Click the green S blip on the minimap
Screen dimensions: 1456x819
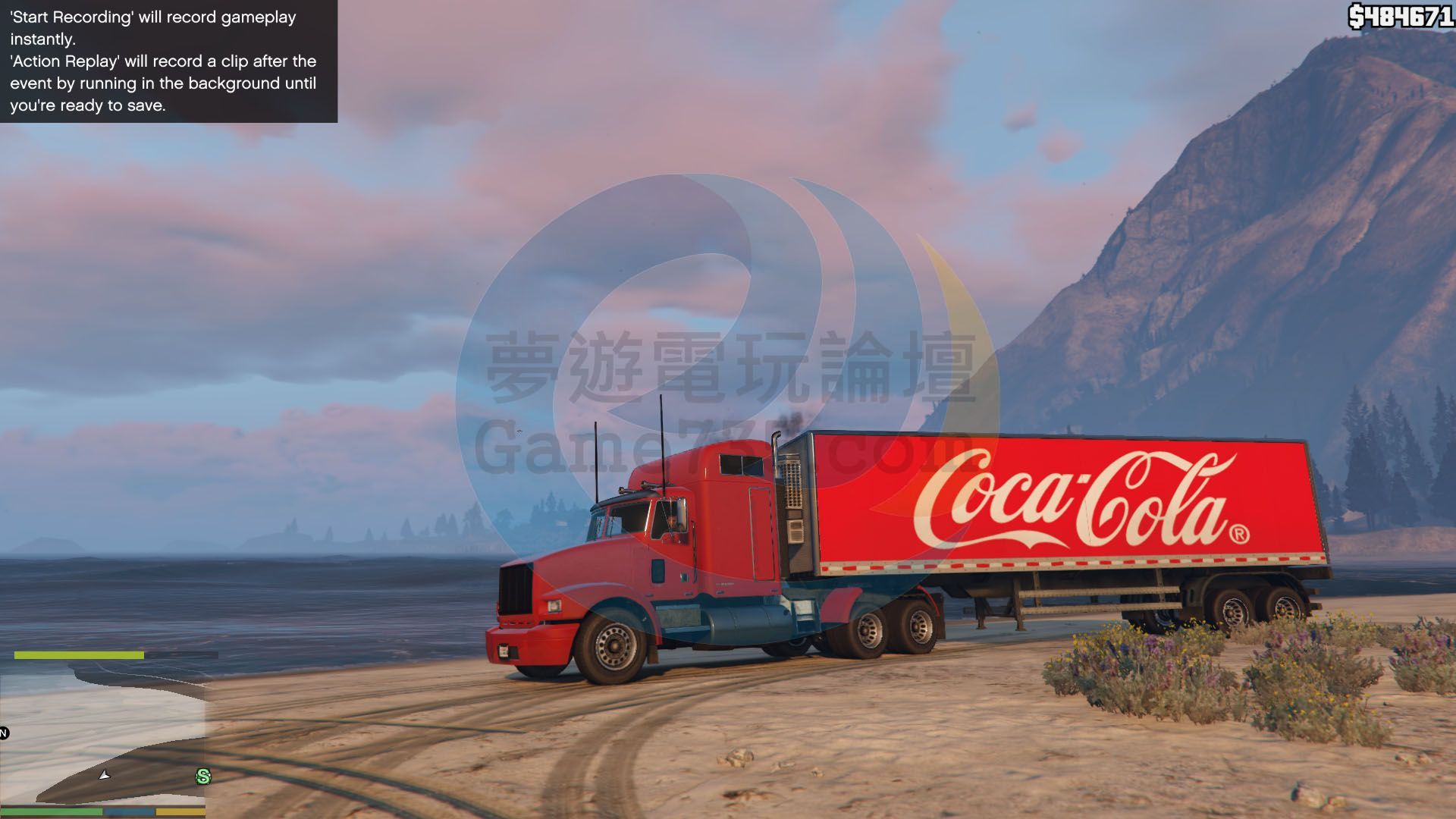click(203, 776)
